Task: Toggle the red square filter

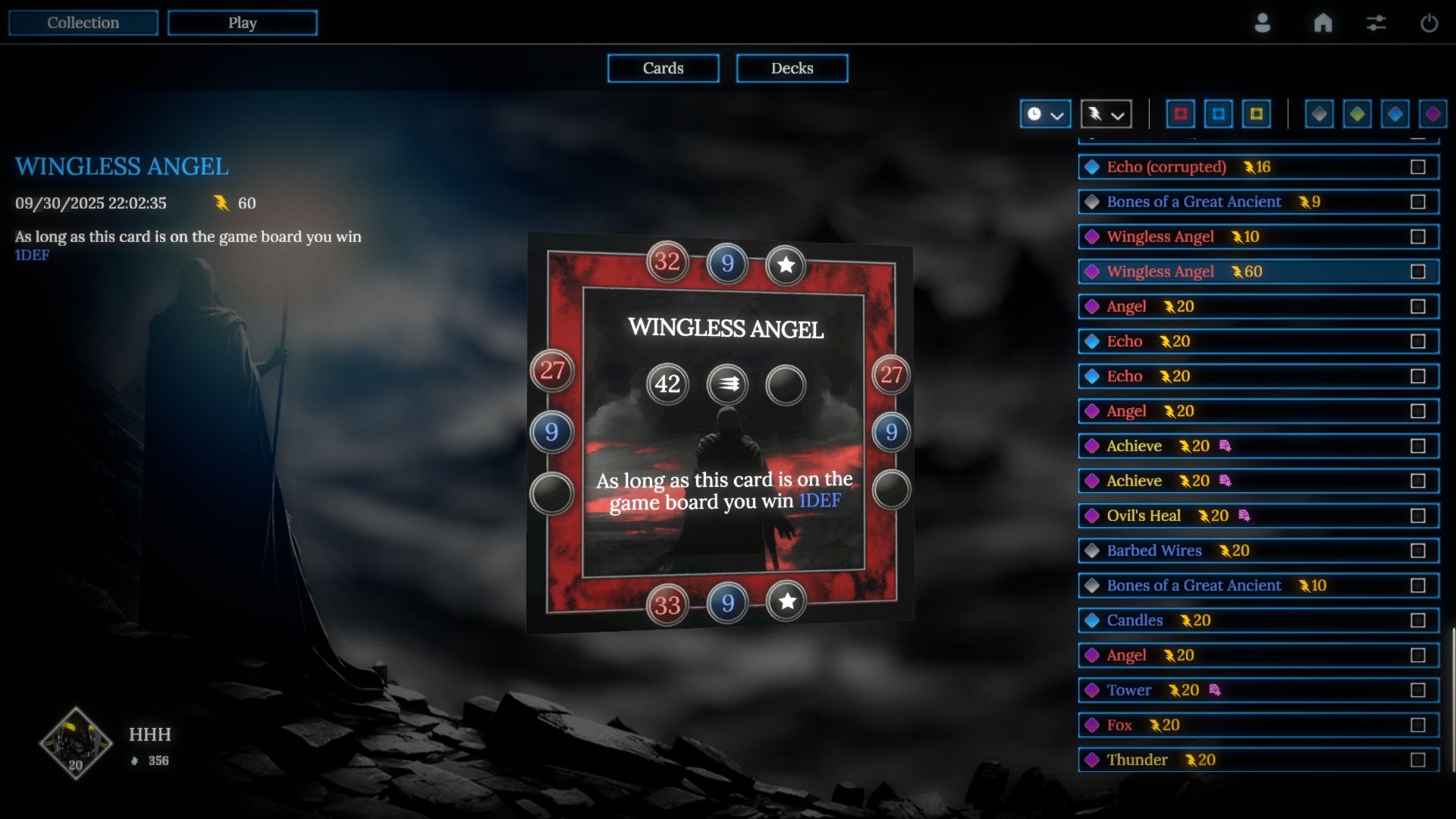Action: [1181, 115]
